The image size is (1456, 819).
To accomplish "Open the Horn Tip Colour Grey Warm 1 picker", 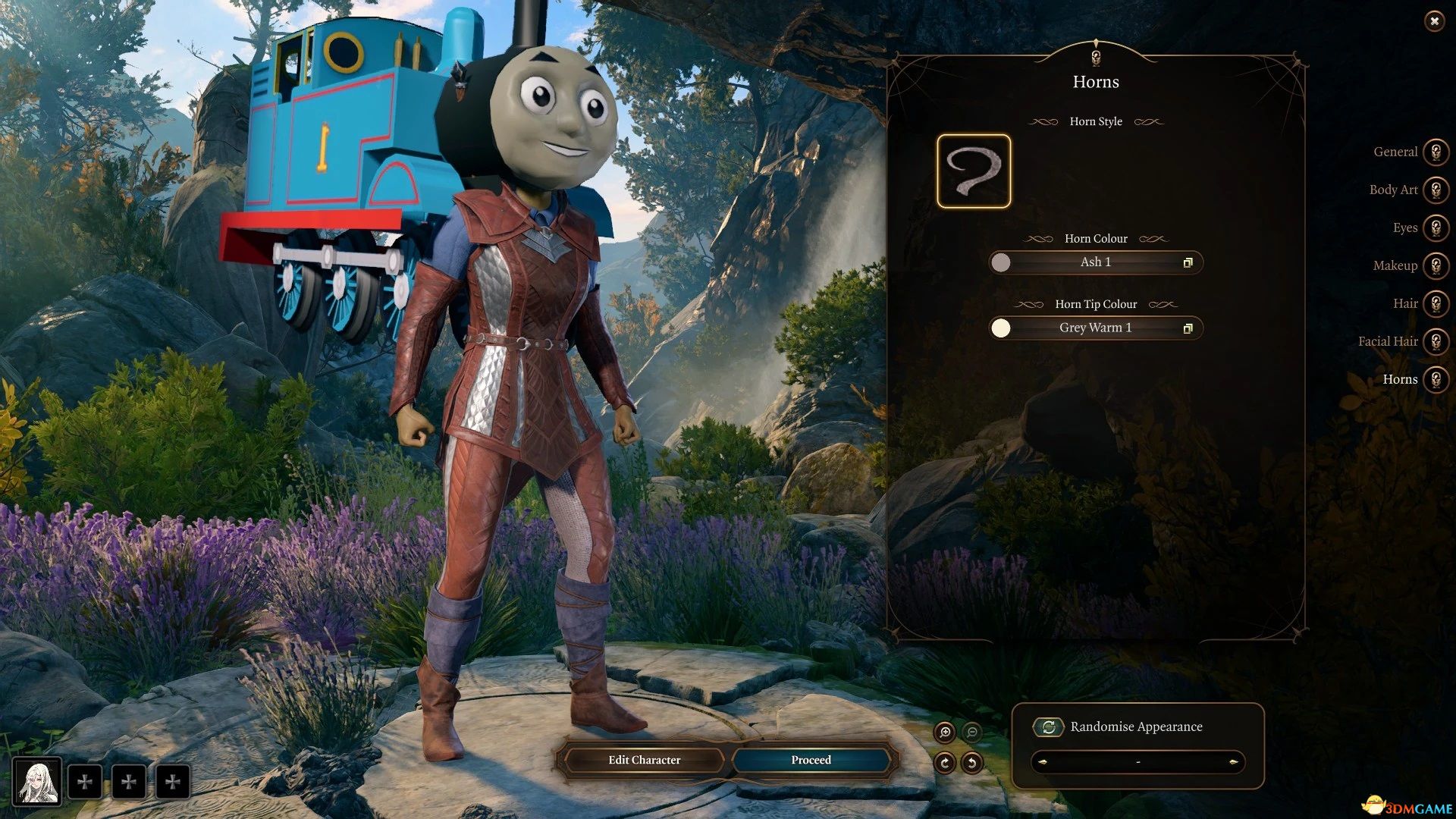I will pyautogui.click(x=1095, y=328).
